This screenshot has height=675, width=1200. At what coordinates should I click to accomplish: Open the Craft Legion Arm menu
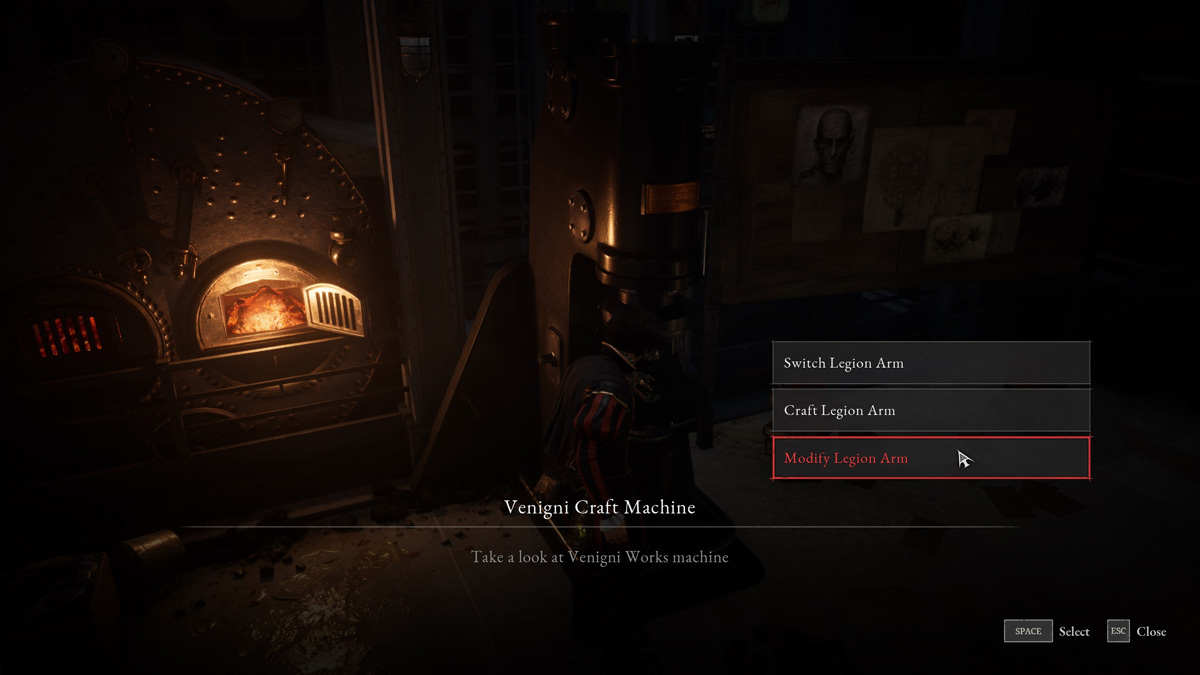[x=930, y=410]
